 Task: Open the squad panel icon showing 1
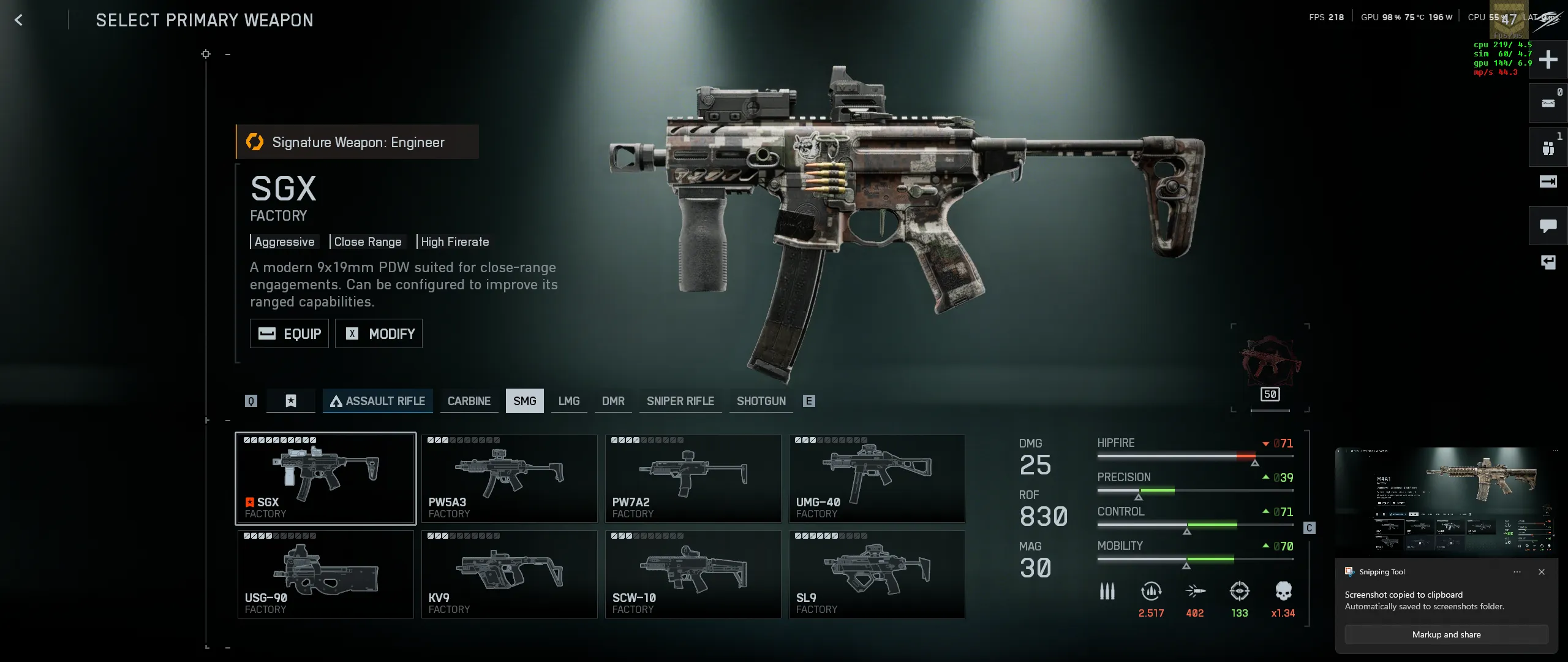(x=1550, y=147)
